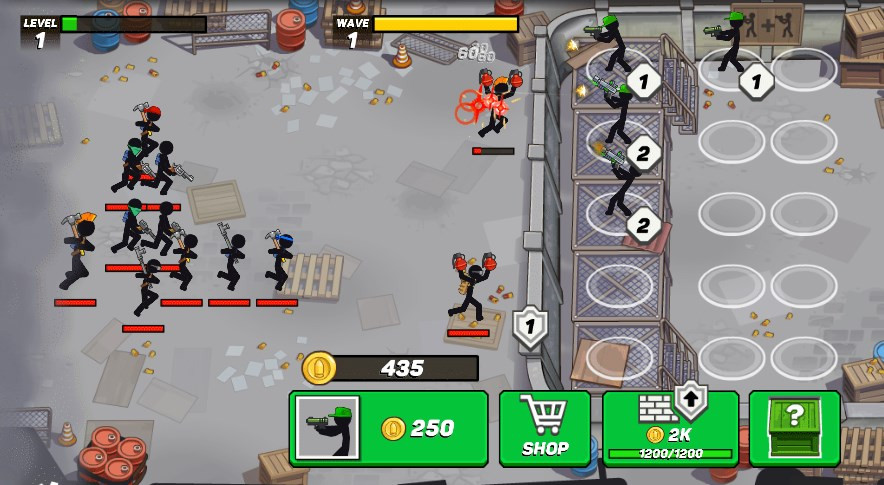The height and width of the screenshot is (485, 884).
Task: Open the green mystery crate
Action: 794,428
